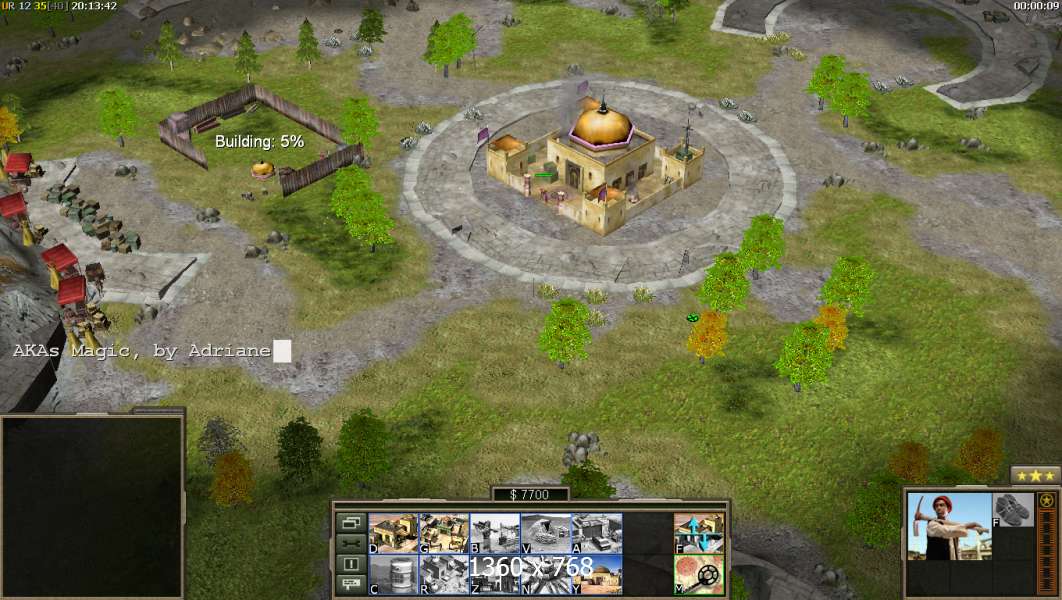Viewport: 1062px width, 600px height.
Task: Click the gold star medal icon
Action: [1047, 501]
